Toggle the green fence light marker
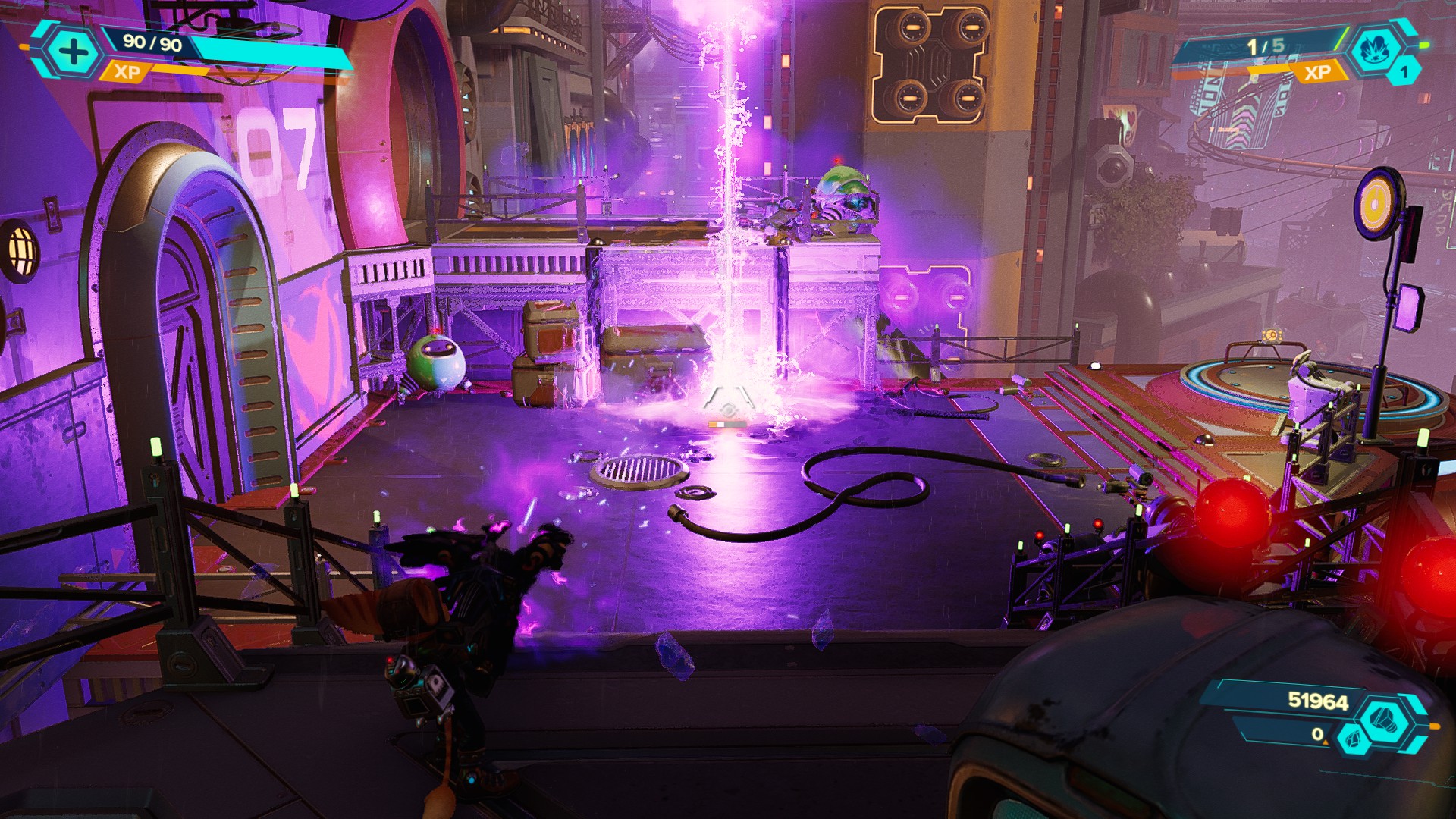The image size is (1456, 819). [x=155, y=447]
